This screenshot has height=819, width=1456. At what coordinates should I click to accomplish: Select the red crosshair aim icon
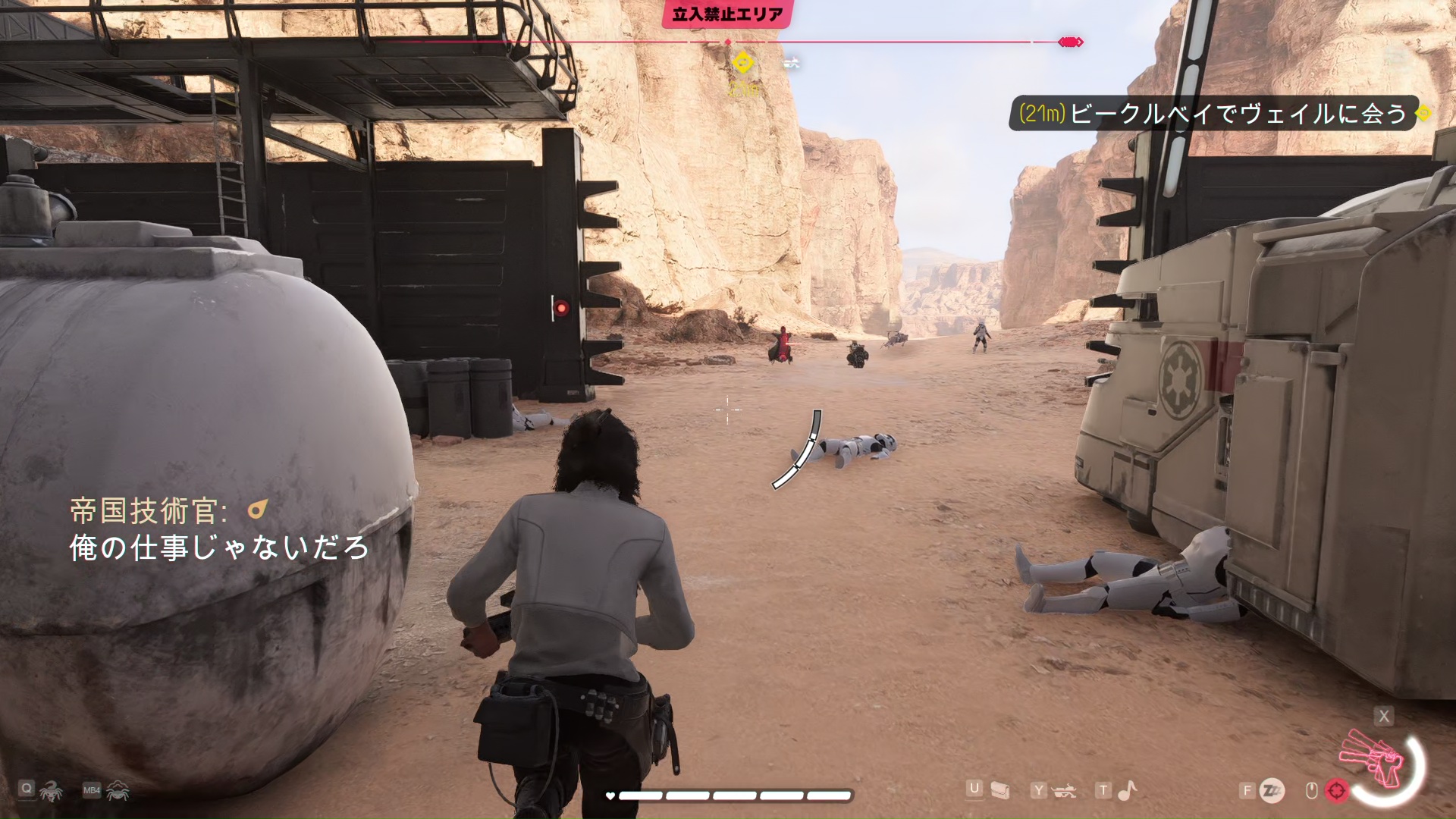tap(1337, 791)
